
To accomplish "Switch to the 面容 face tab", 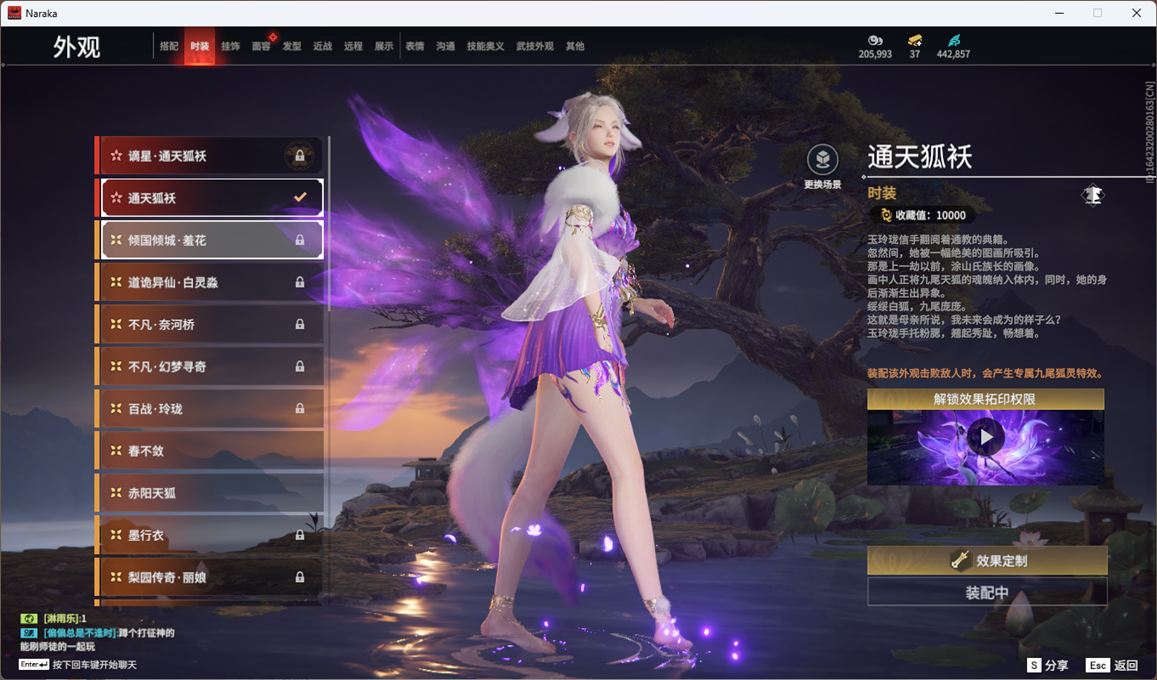I will click(x=261, y=46).
